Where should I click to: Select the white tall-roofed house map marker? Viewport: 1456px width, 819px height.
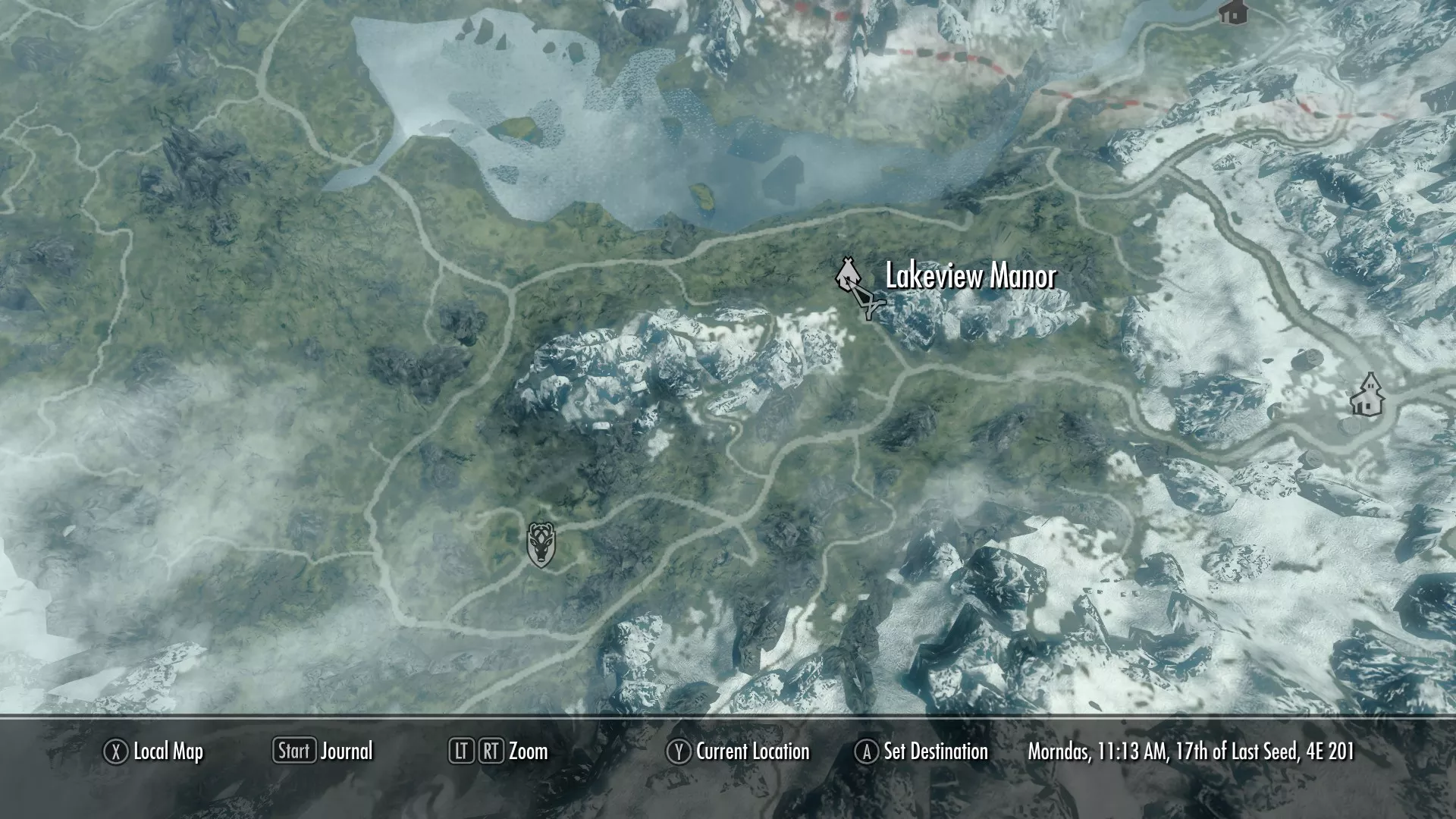[x=1367, y=394]
